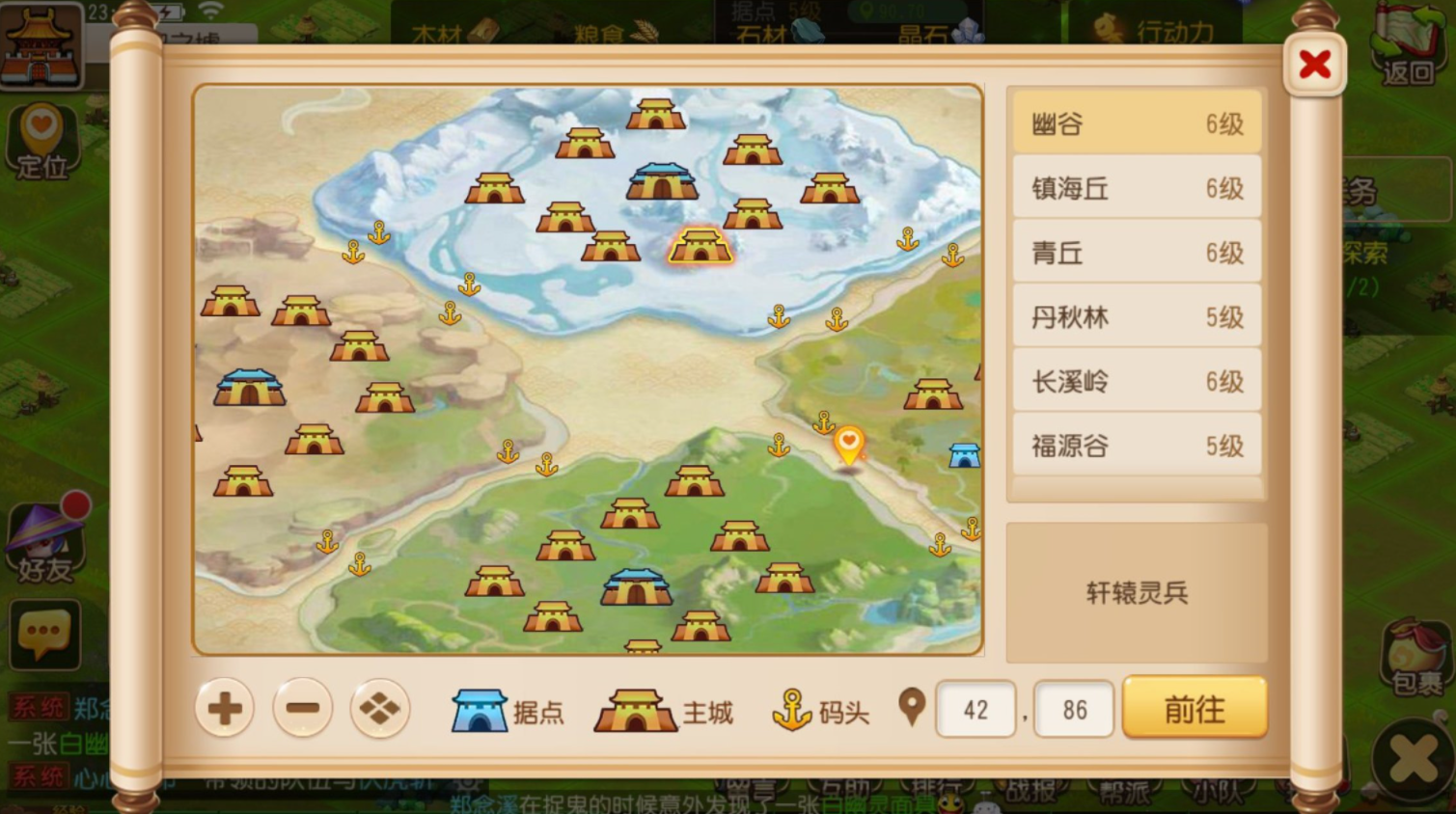This screenshot has width=1456, height=814.
Task: Select the highlighted 幽谷 6级 entry
Action: 1135,122
